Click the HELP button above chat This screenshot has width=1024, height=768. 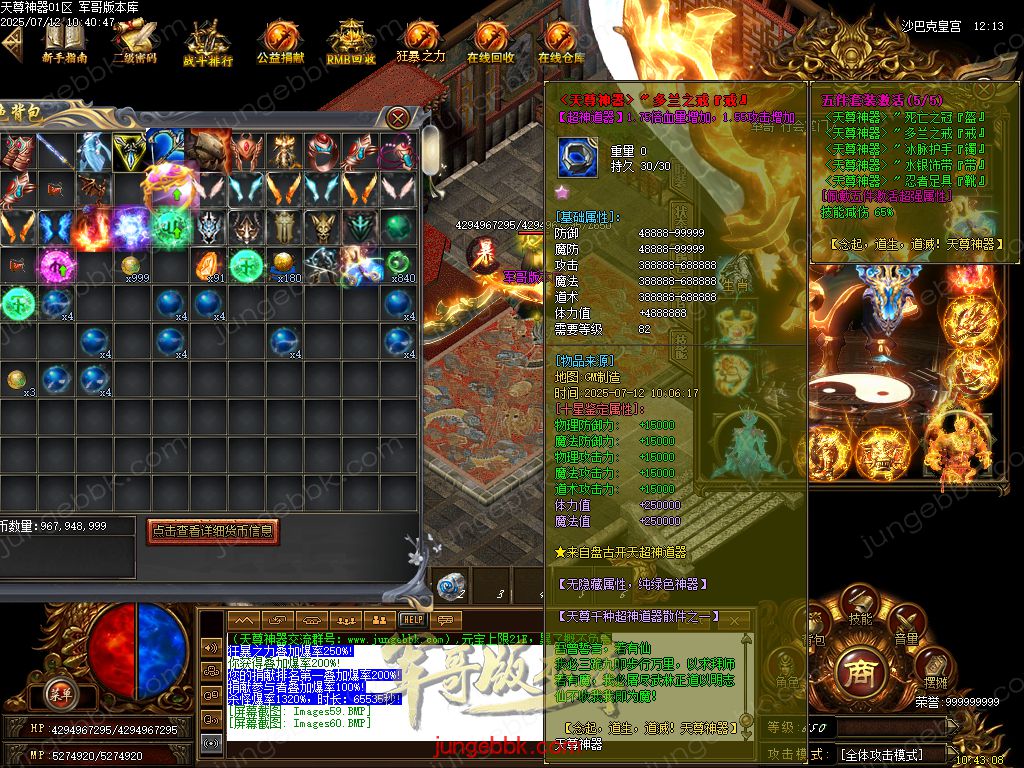(412, 620)
